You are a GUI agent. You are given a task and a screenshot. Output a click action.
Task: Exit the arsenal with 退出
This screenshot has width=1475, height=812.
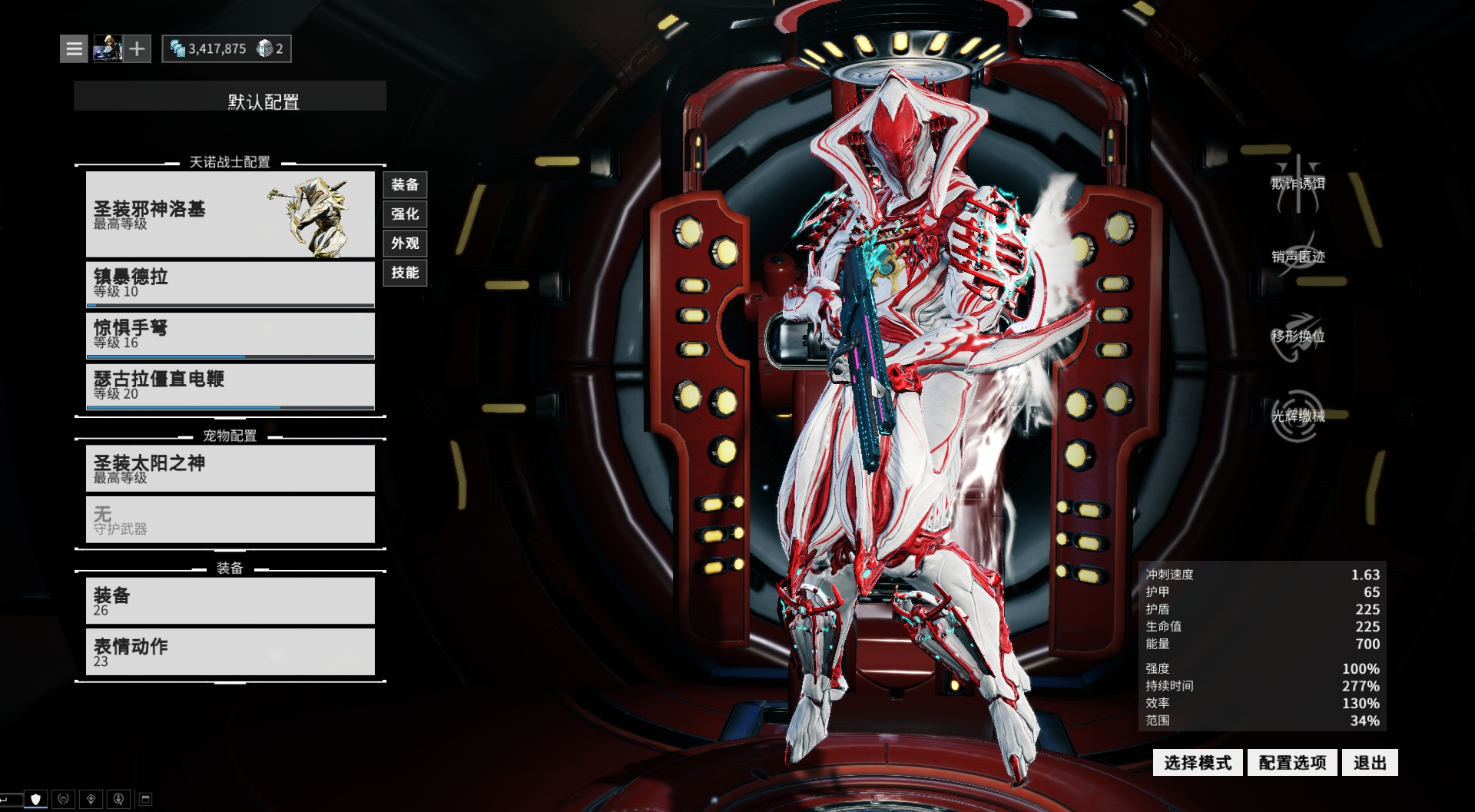1370,763
